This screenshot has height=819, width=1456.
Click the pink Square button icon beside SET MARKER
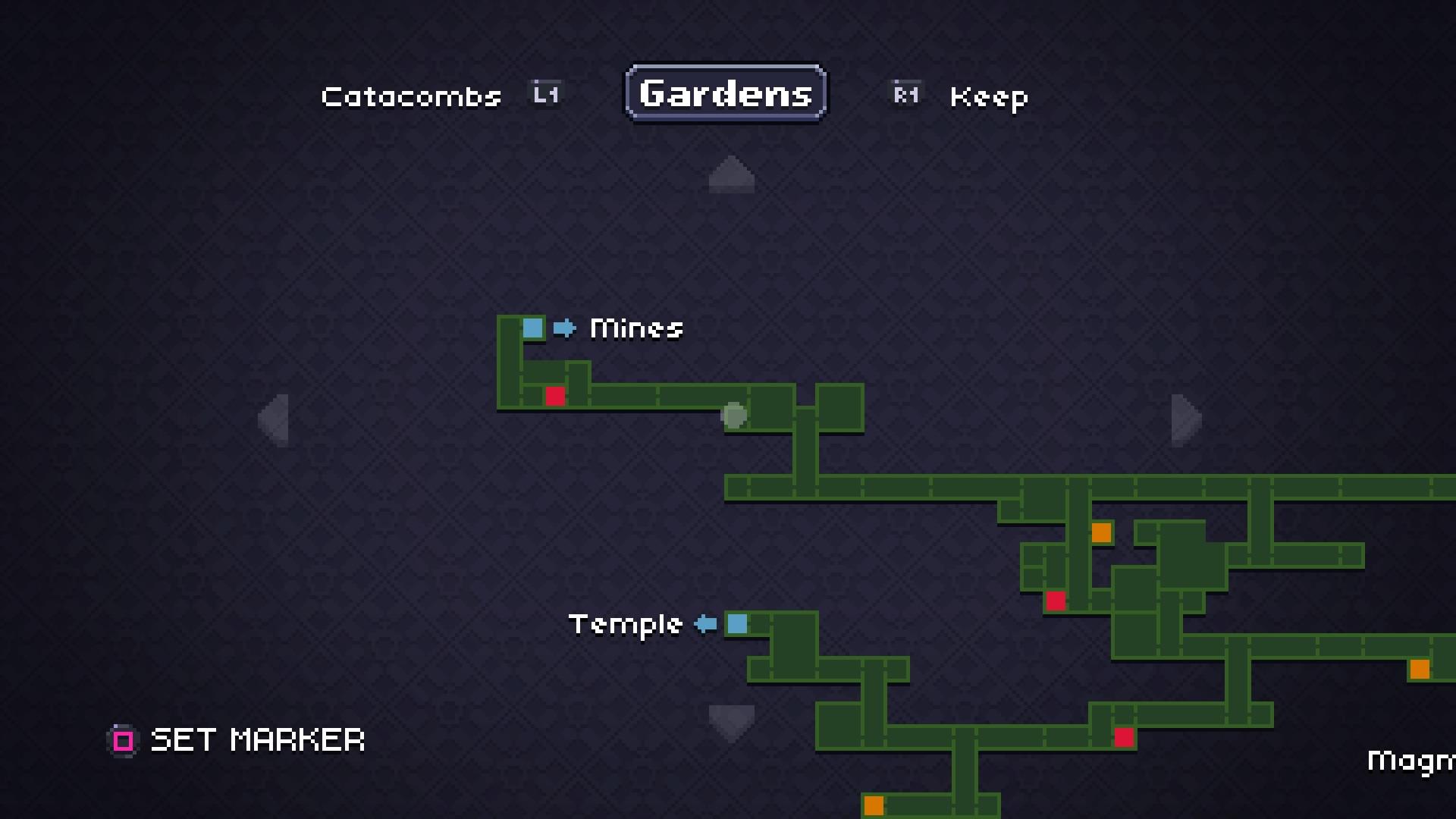(122, 739)
